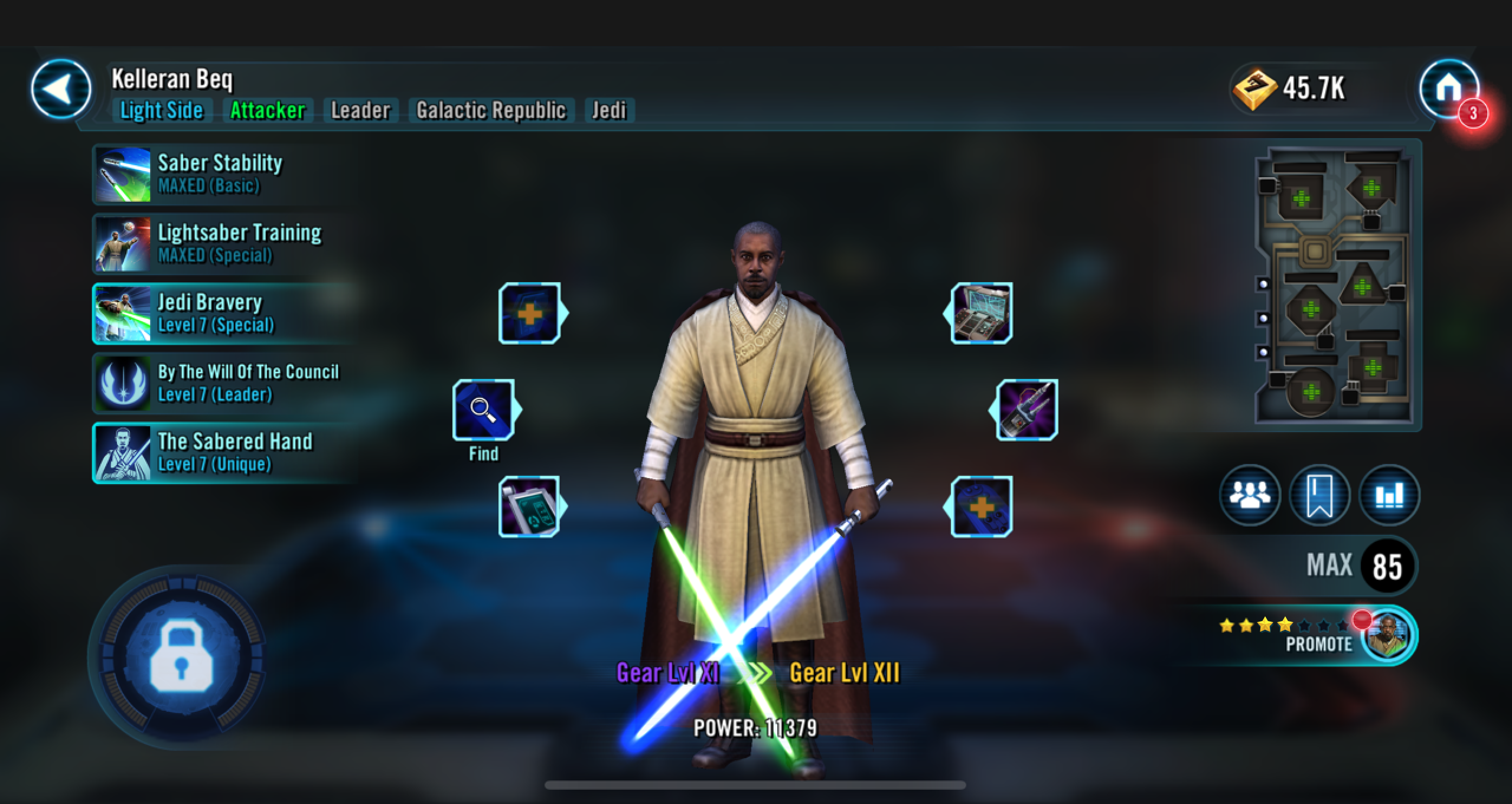Image resolution: width=1512 pixels, height=804 pixels.
Task: Click the level MAX 85 indicator
Action: [x=1358, y=566]
